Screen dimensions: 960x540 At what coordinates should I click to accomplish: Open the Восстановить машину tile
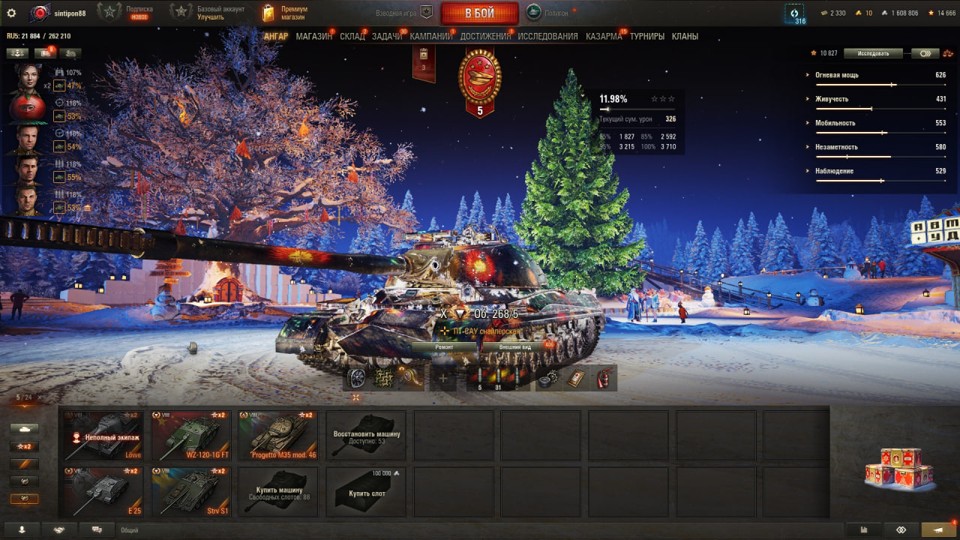[x=365, y=435]
